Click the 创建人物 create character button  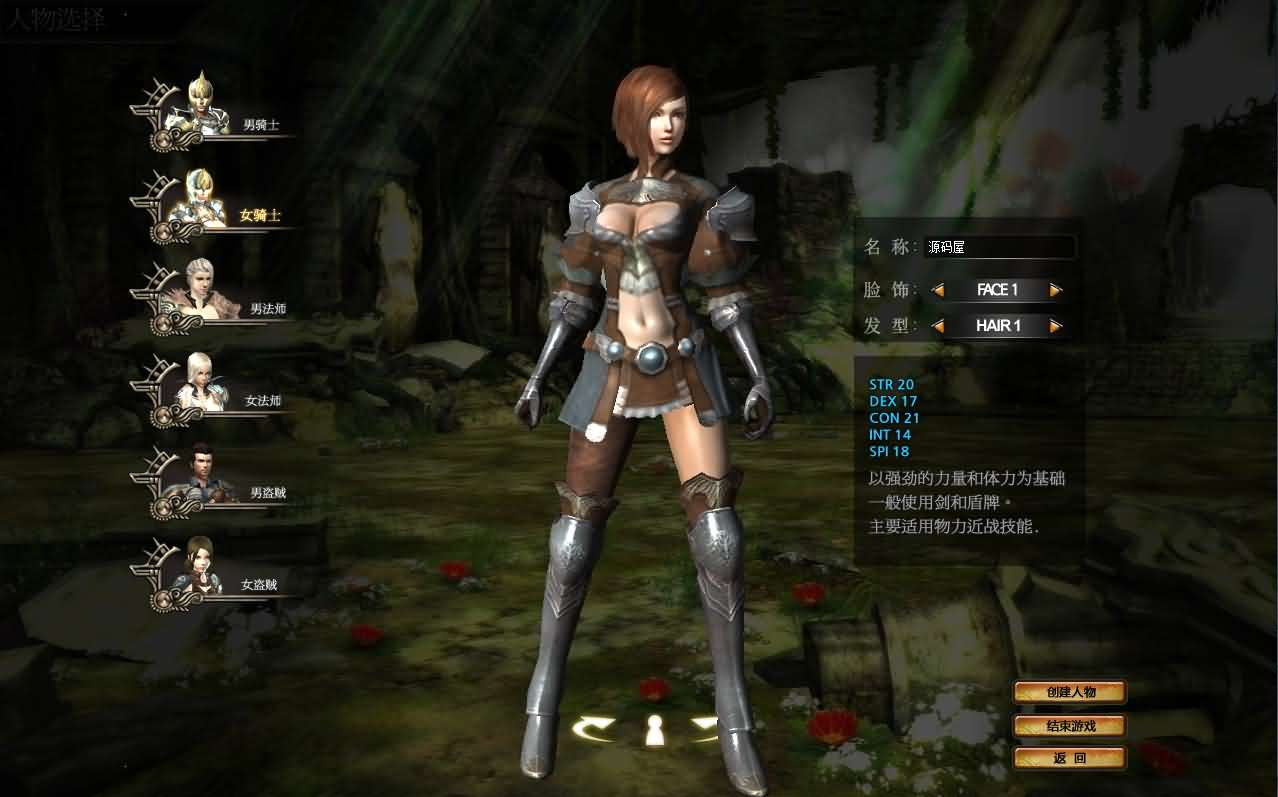(1070, 692)
